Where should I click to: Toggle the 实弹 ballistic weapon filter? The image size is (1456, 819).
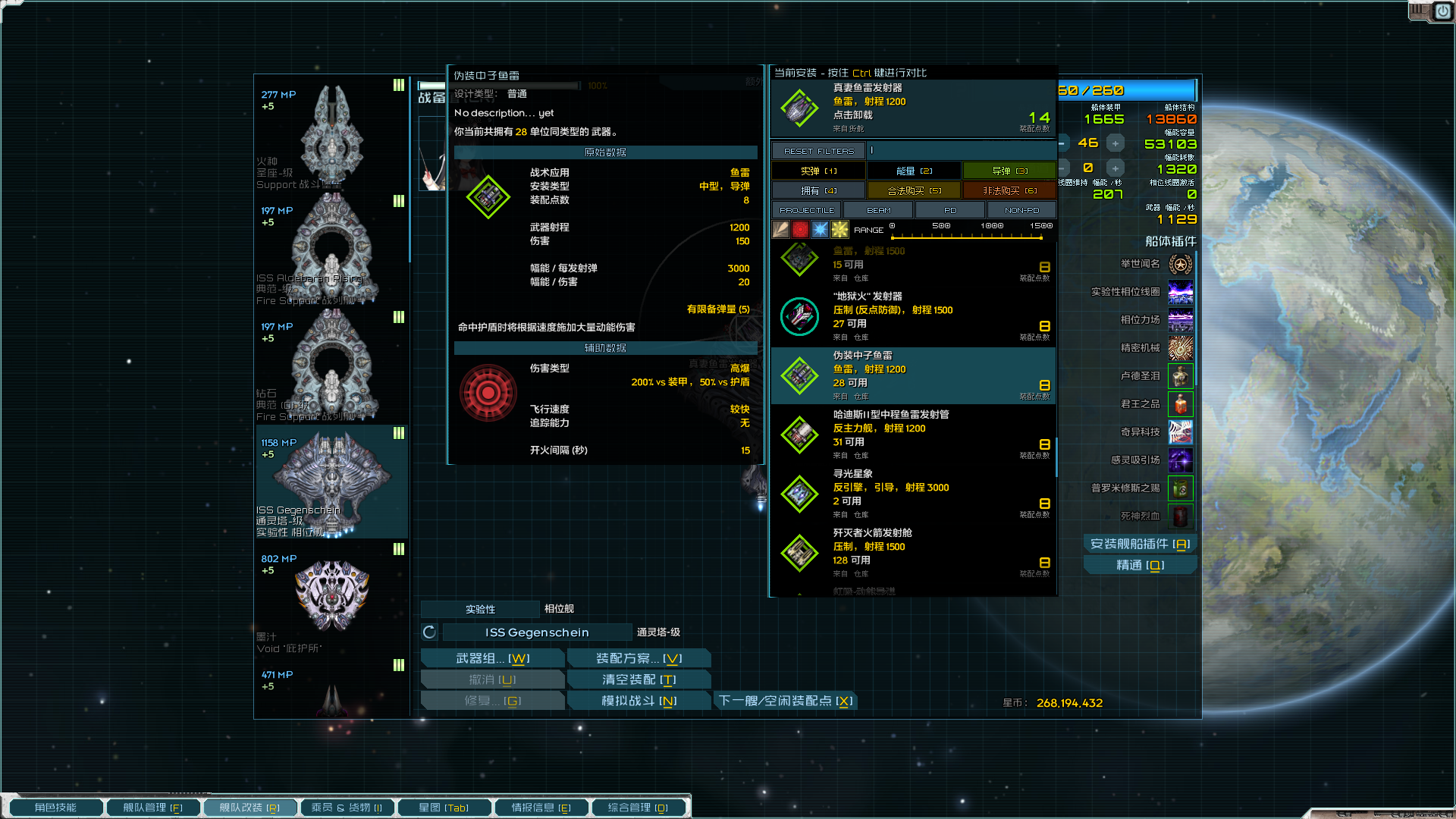(818, 171)
